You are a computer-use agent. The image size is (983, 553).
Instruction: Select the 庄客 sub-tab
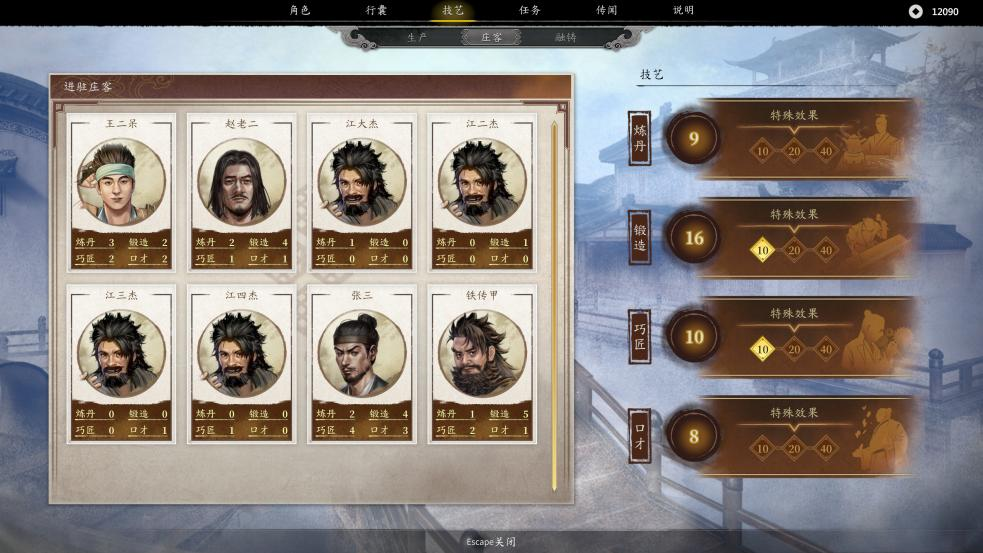point(492,37)
